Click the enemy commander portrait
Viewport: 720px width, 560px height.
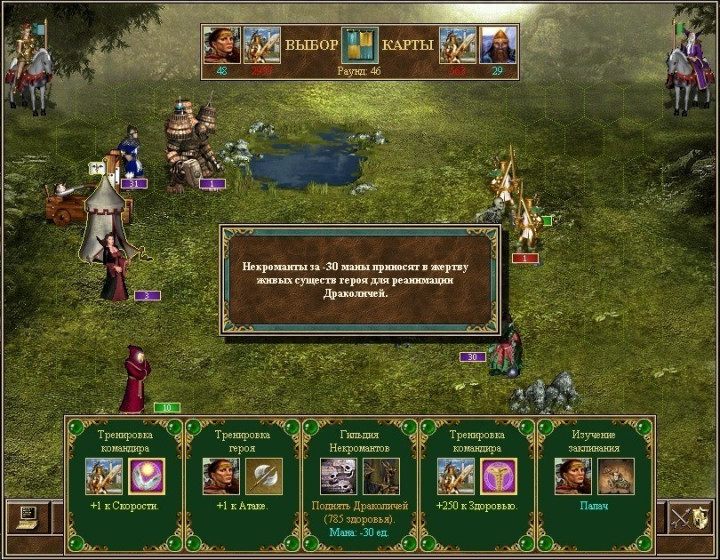pyautogui.click(x=458, y=45)
